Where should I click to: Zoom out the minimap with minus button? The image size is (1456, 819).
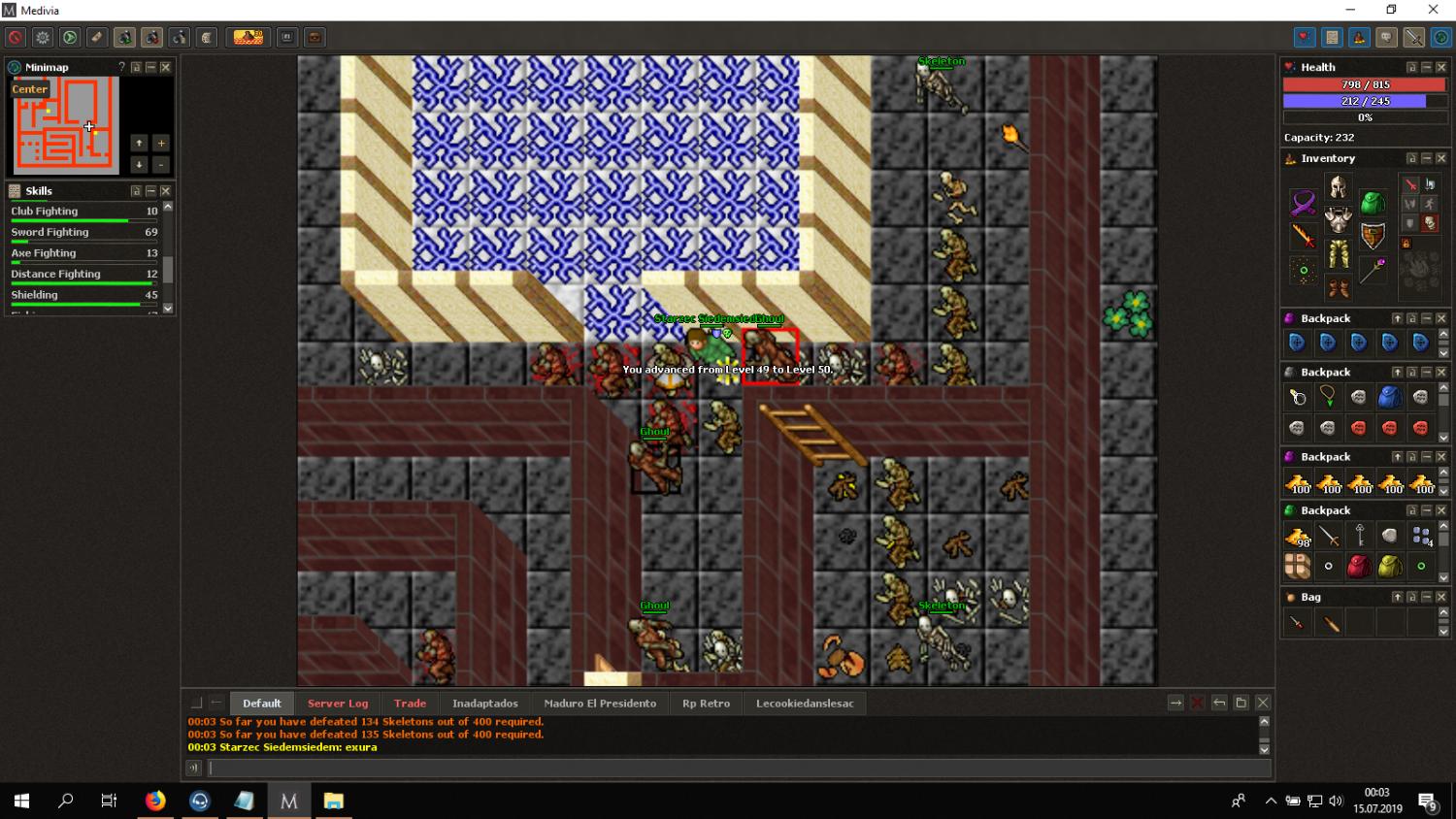click(161, 165)
